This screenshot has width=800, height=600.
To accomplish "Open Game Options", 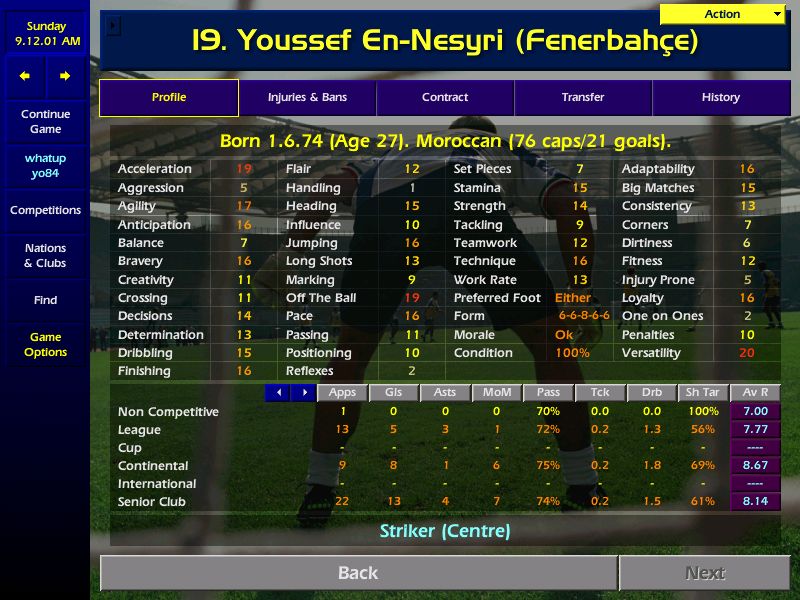I will point(45,345).
